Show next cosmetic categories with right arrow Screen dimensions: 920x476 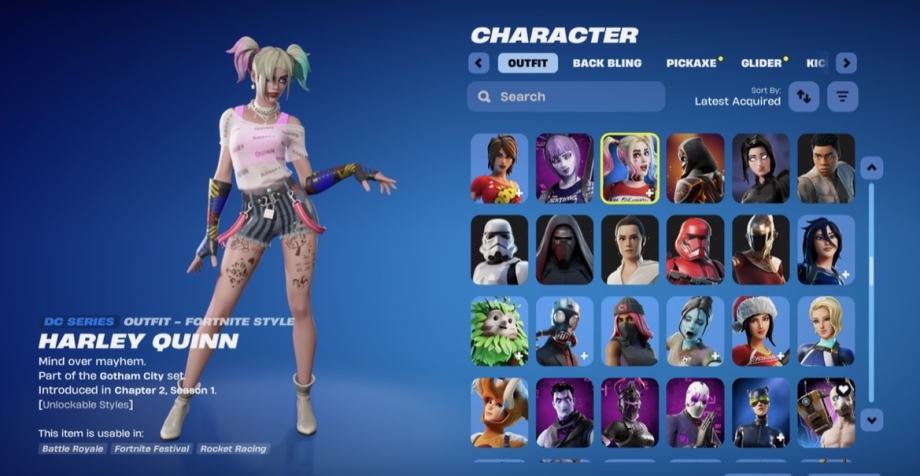point(846,63)
